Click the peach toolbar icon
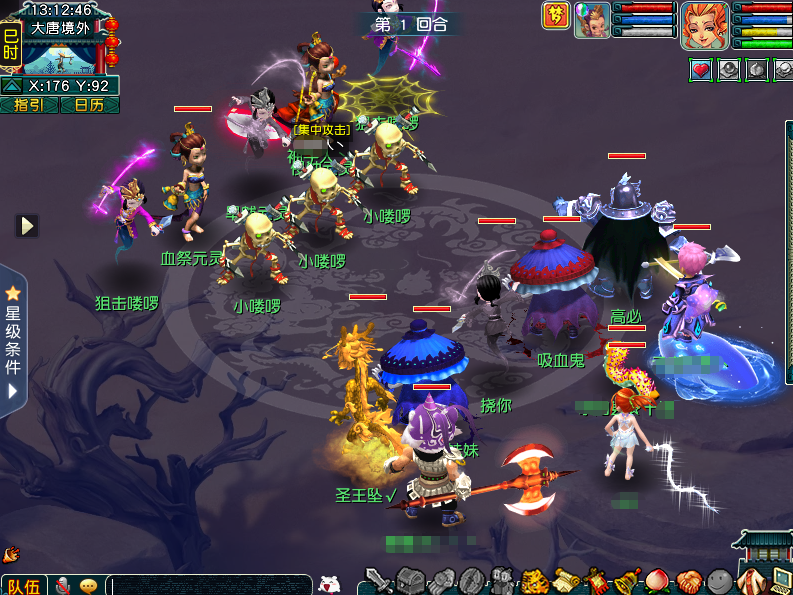Screen dimensions: 793x595 tap(658, 580)
